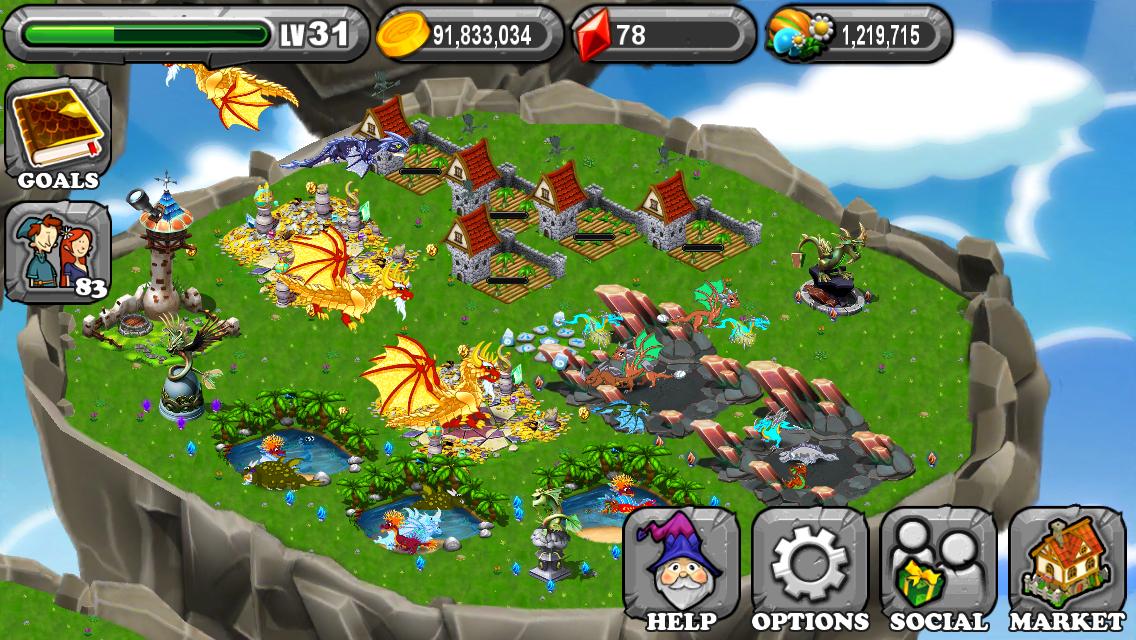Enter the Market
Viewport: 1136px width, 640px height.
pos(1066,570)
